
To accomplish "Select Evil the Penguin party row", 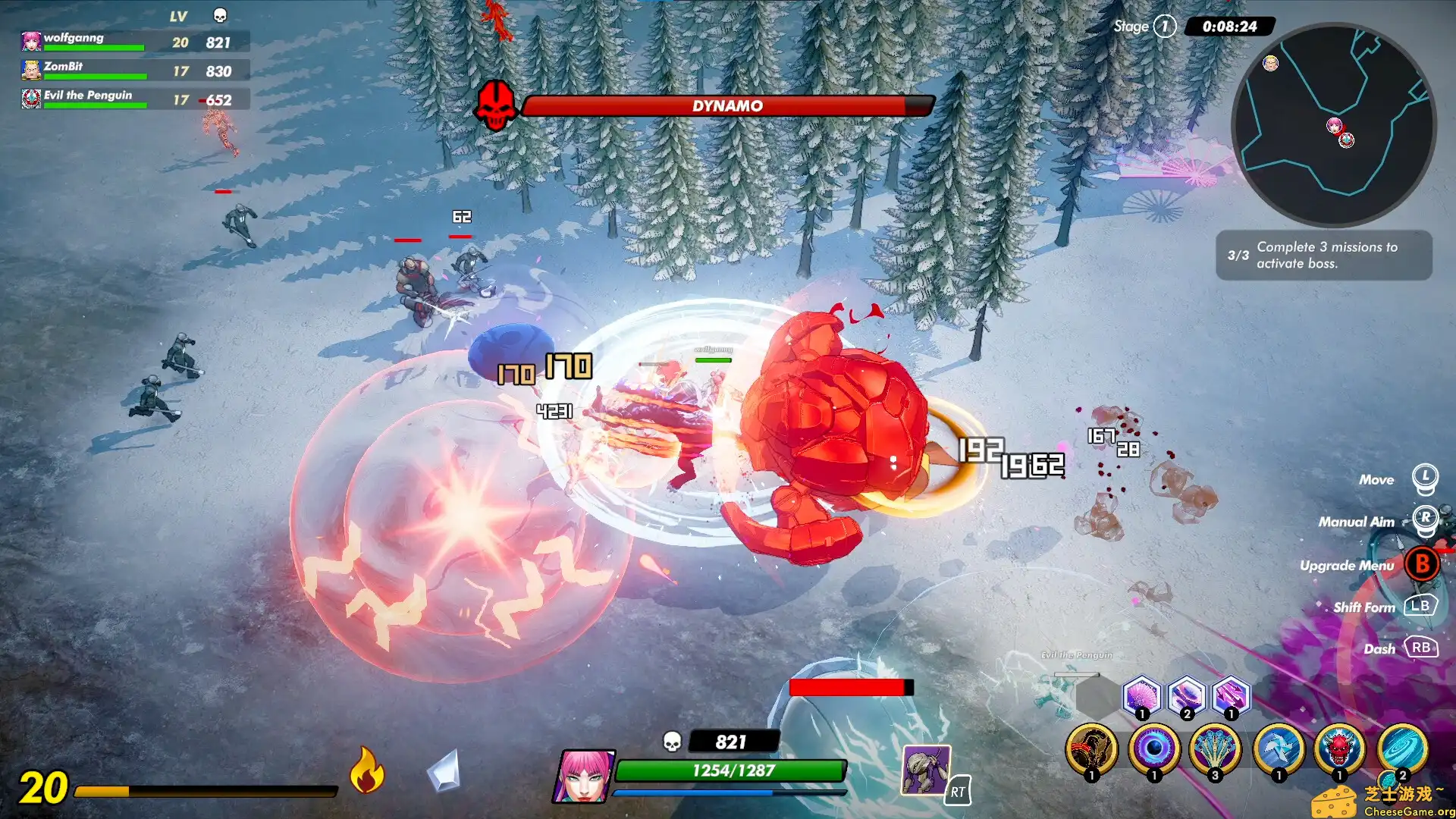I will [91, 99].
